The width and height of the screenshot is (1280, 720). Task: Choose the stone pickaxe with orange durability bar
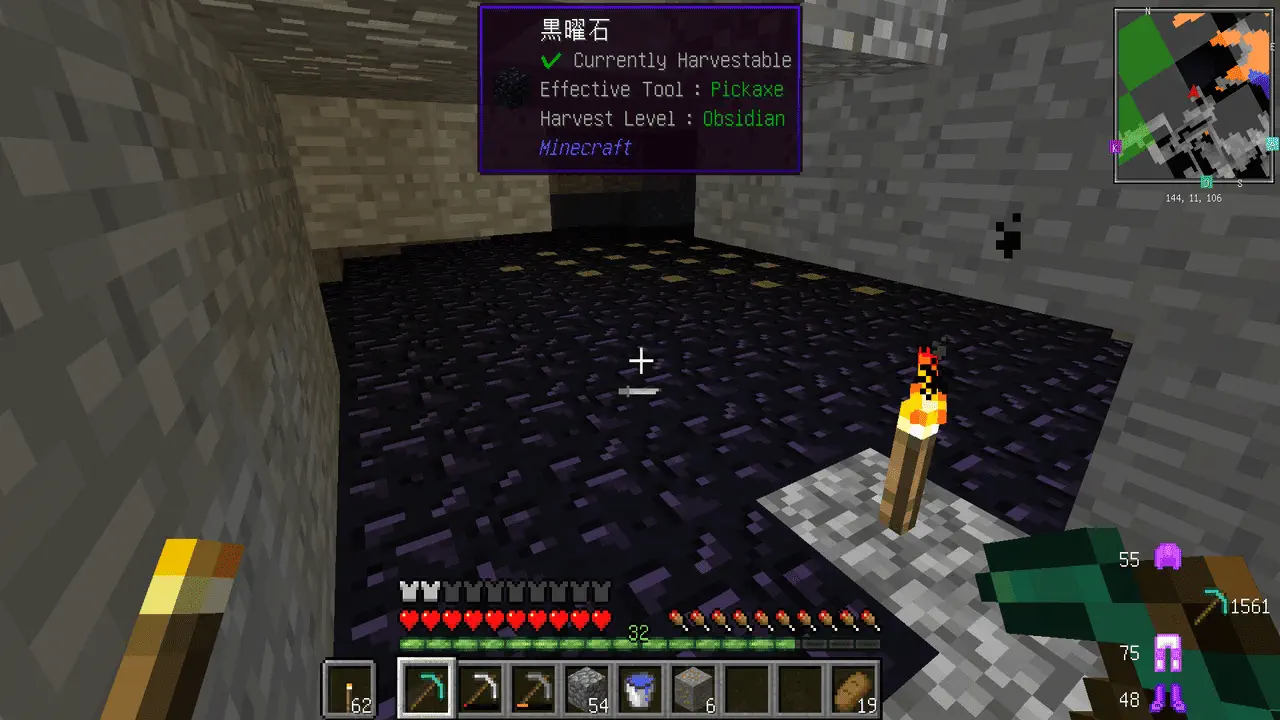point(535,689)
